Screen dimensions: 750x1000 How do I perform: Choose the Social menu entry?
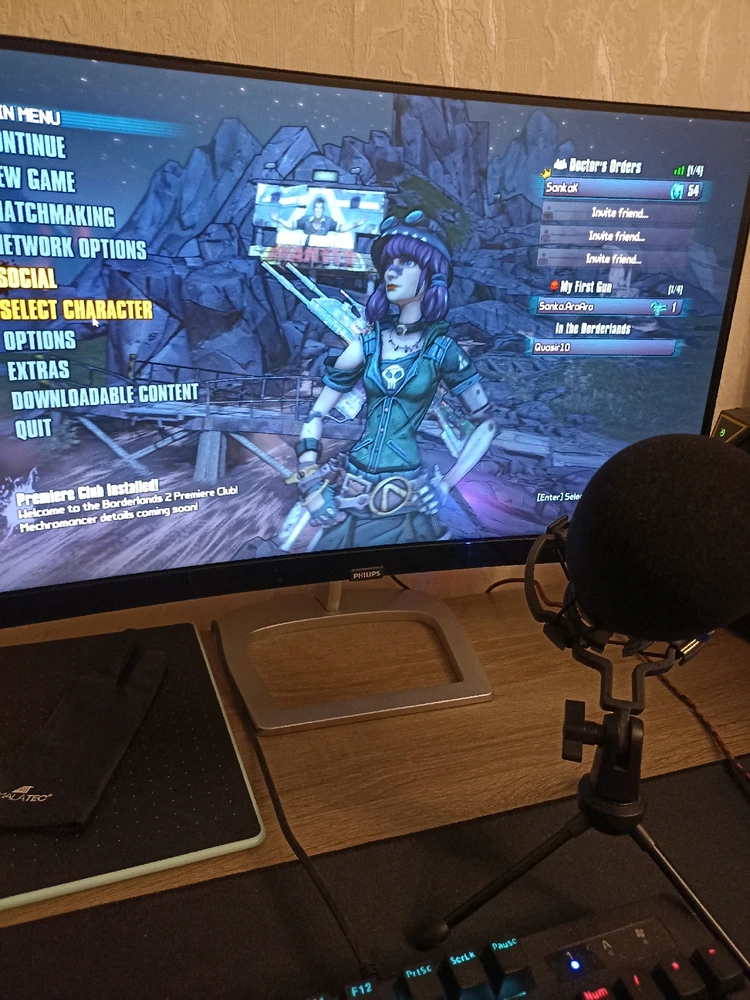pyautogui.click(x=29, y=278)
